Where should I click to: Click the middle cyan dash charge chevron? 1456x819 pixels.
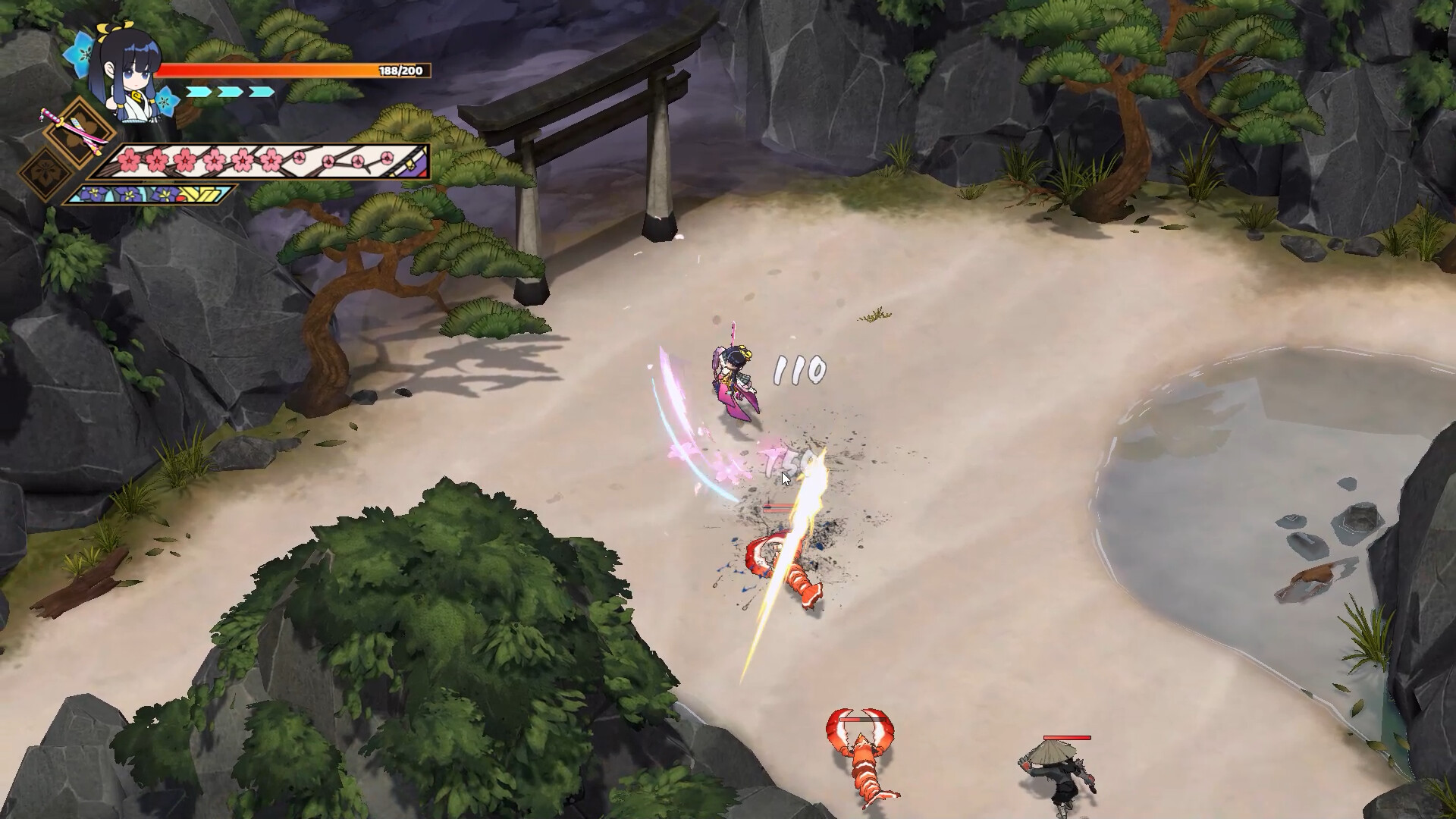click(229, 93)
